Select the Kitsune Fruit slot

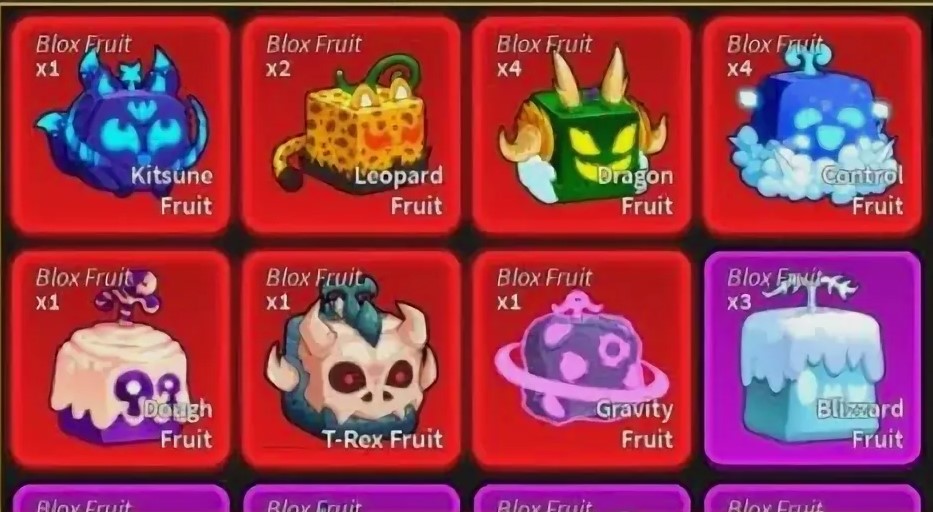(120, 125)
